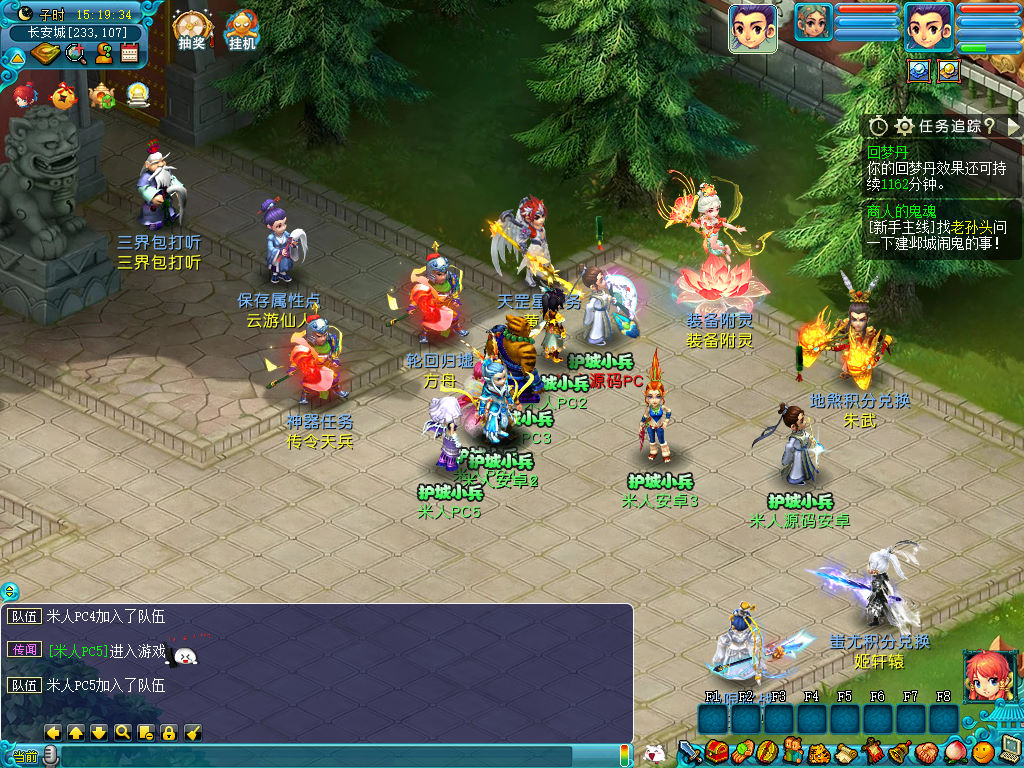Open the 任务追踪 quest tracker help
Screen dimensions: 1024x768
(989, 126)
